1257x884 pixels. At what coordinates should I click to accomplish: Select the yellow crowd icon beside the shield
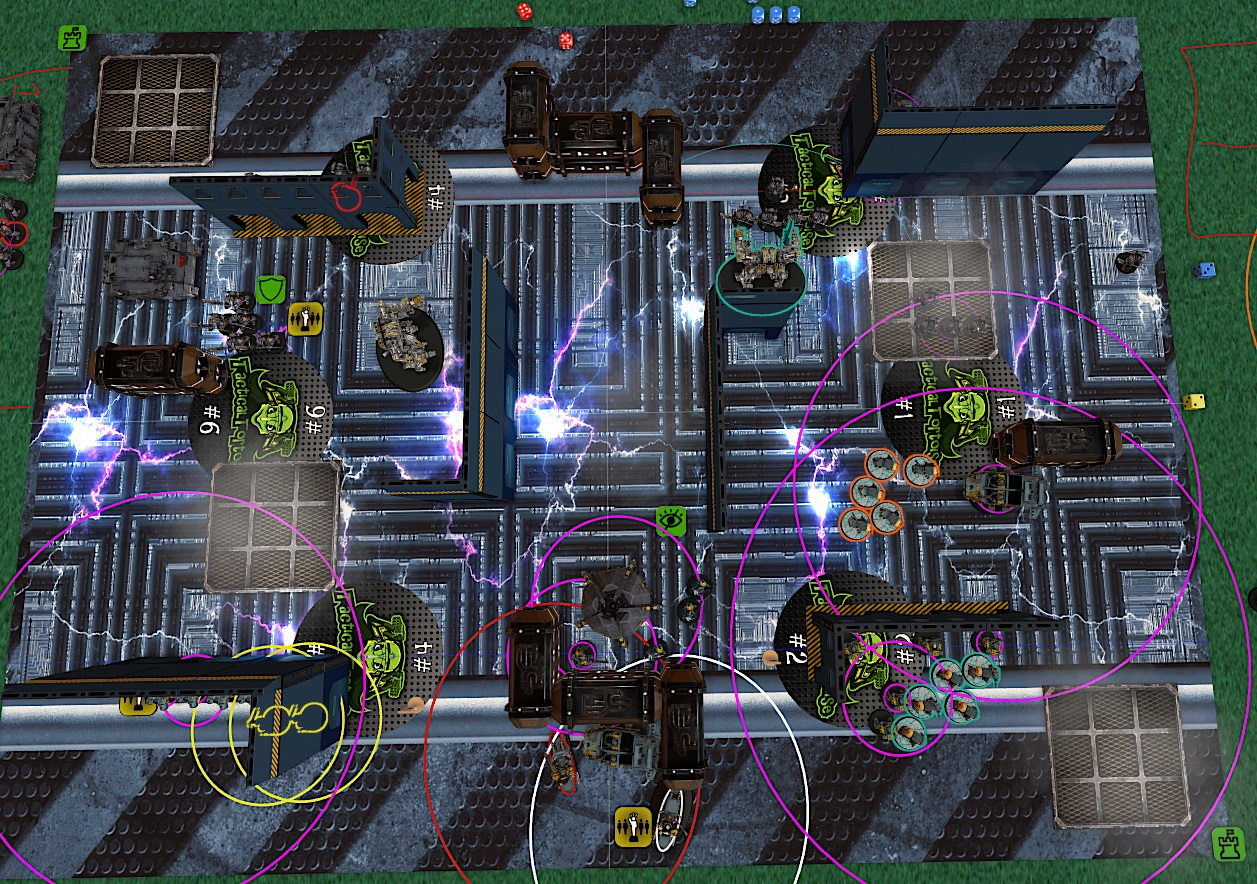[303, 316]
